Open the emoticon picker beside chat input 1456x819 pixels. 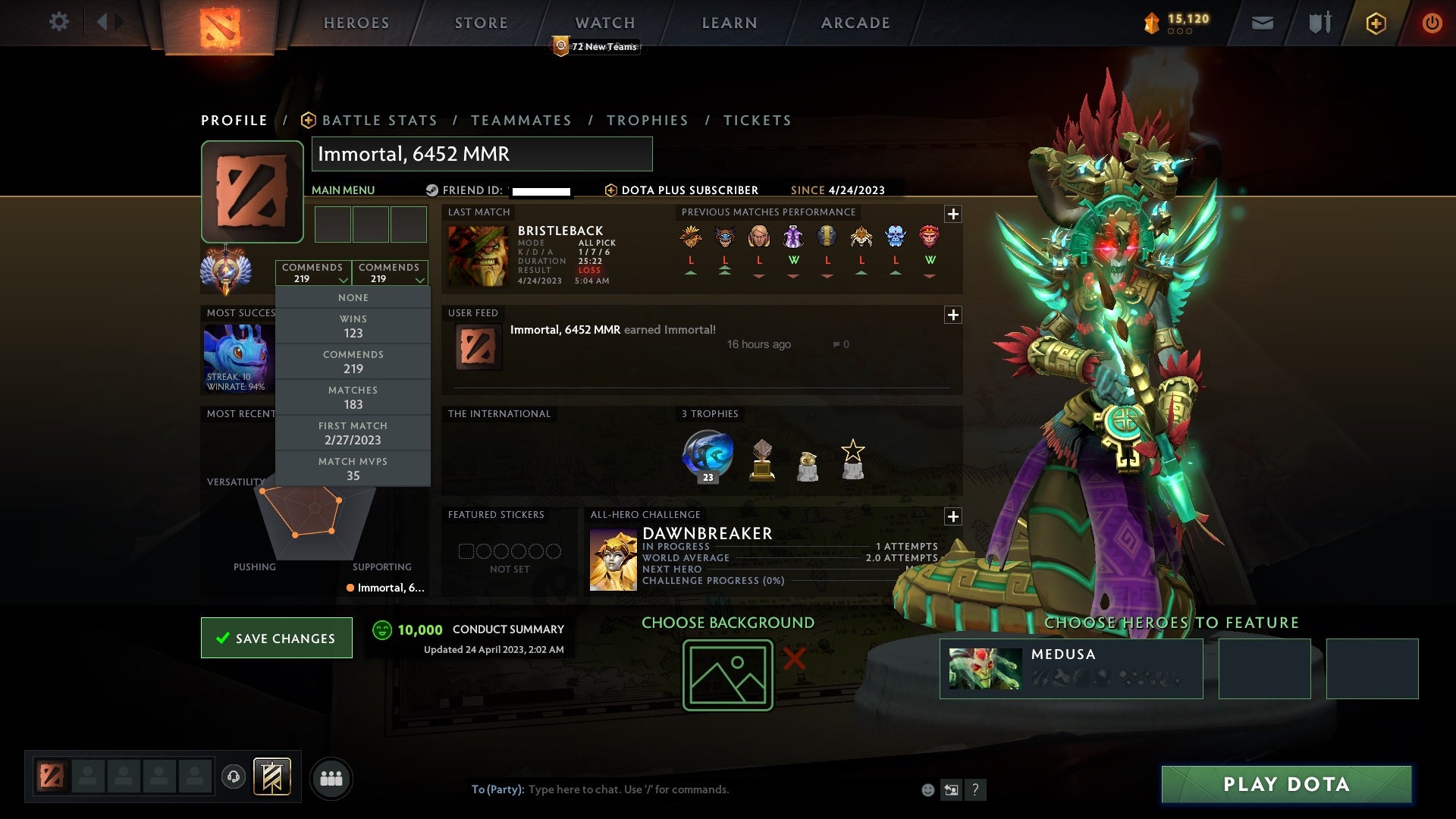(927, 789)
